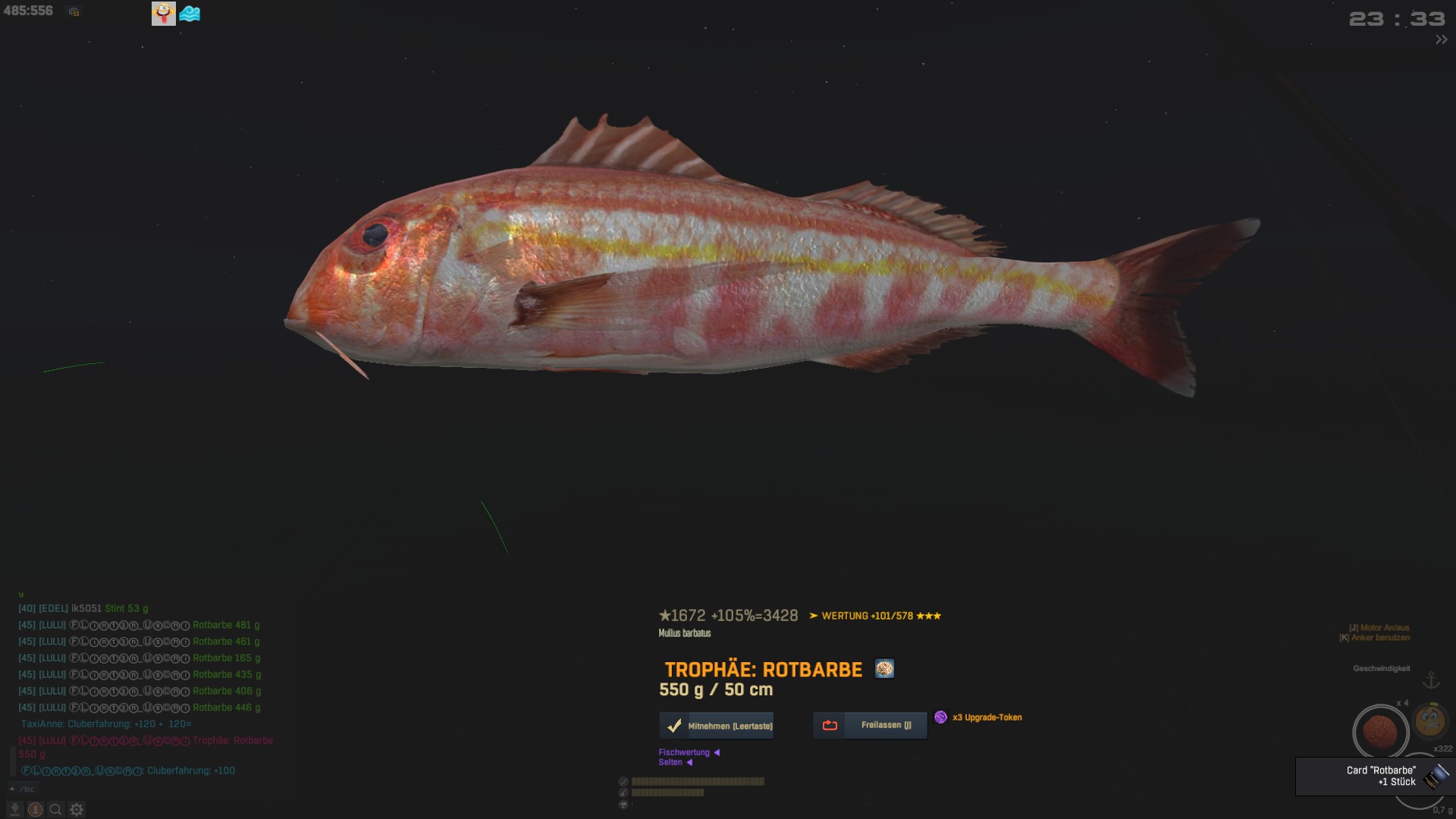This screenshot has width=1456, height=819.
Task: Click the scared emoji status icon
Action: (x=1429, y=720)
